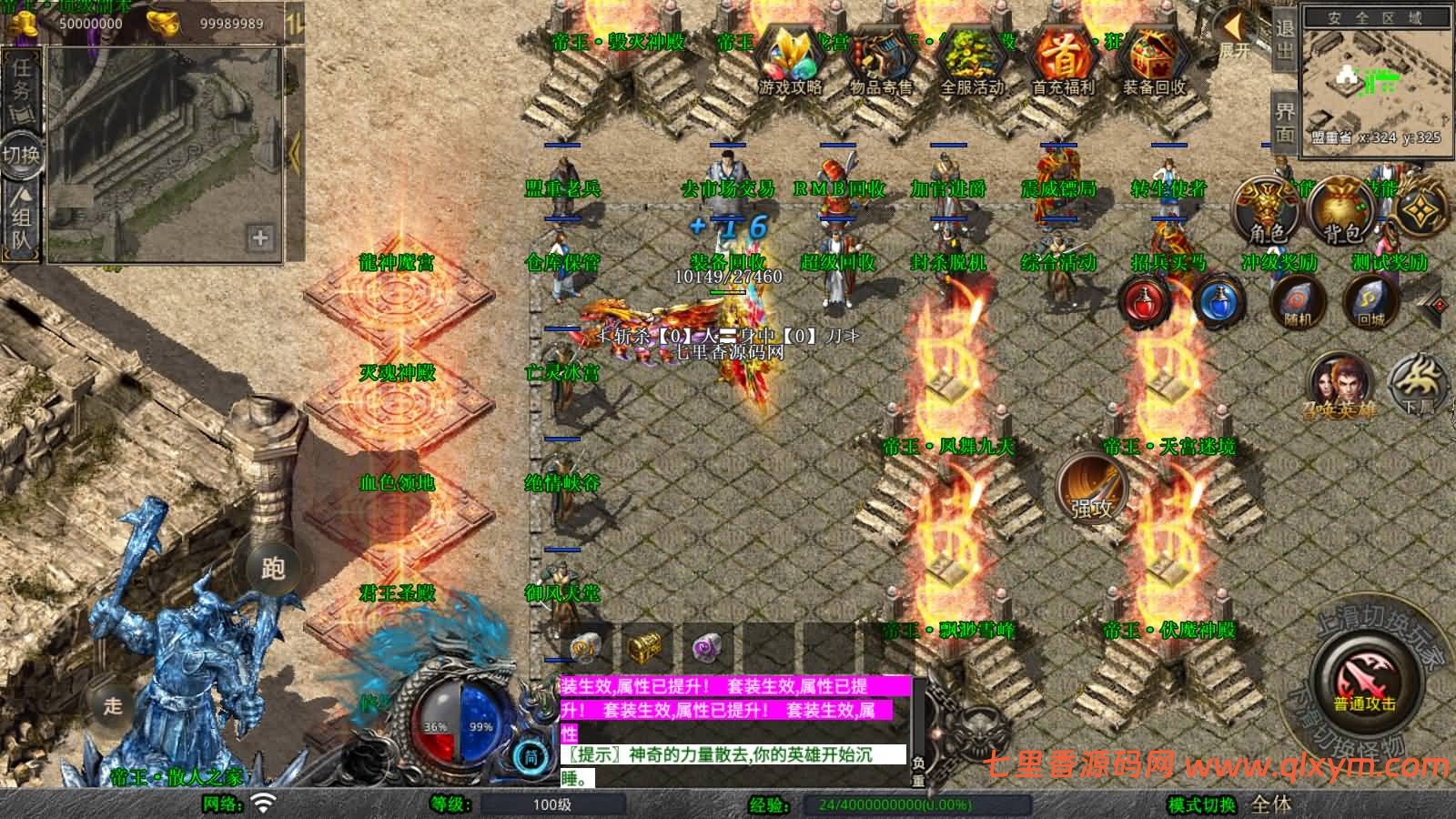Open the 背包 backpack

coord(1342,211)
